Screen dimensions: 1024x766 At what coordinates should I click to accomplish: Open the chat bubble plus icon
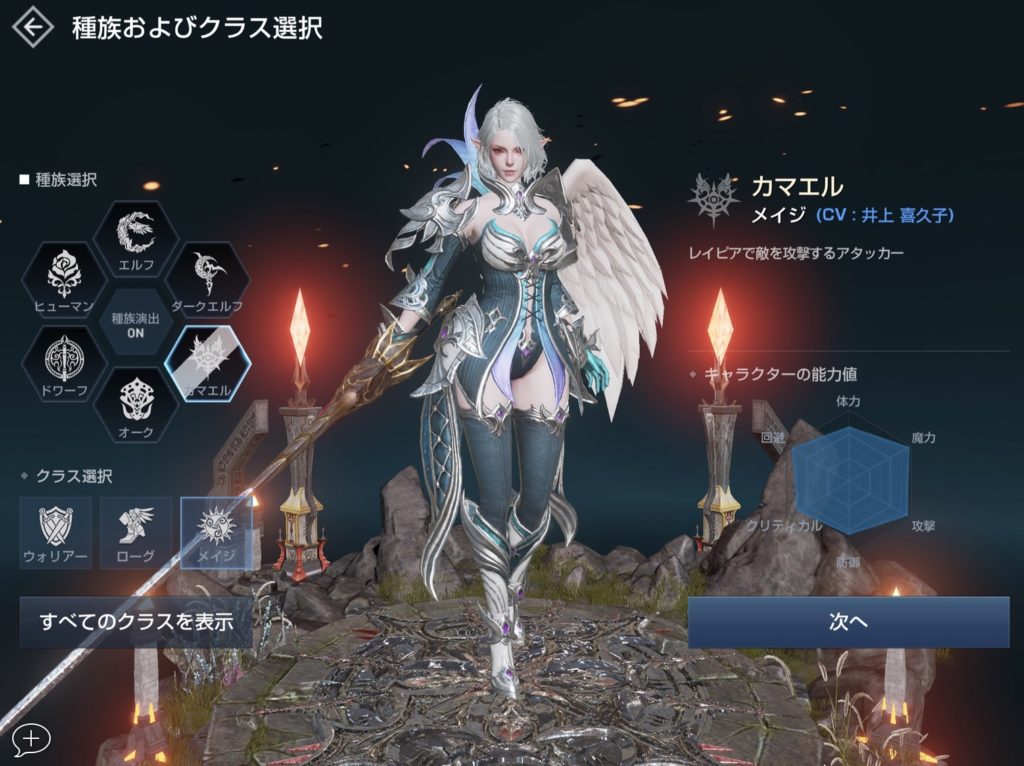click(31, 739)
